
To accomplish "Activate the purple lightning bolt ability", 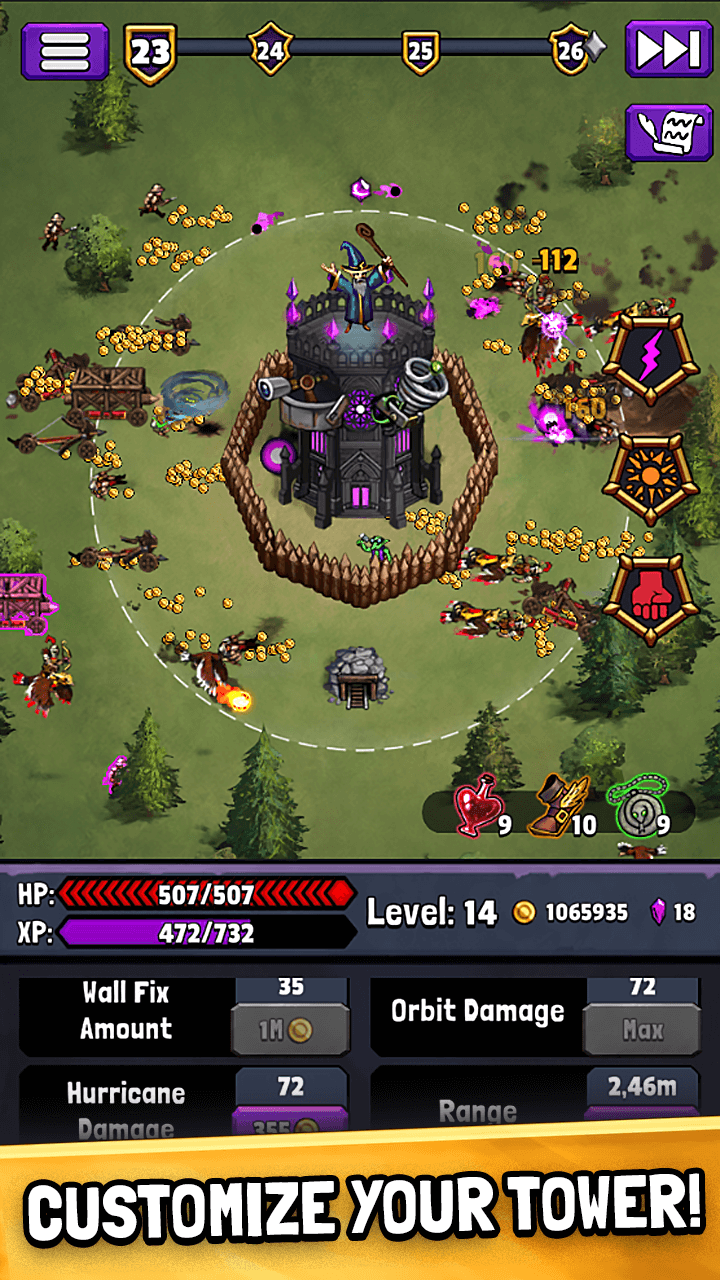I will [649, 358].
